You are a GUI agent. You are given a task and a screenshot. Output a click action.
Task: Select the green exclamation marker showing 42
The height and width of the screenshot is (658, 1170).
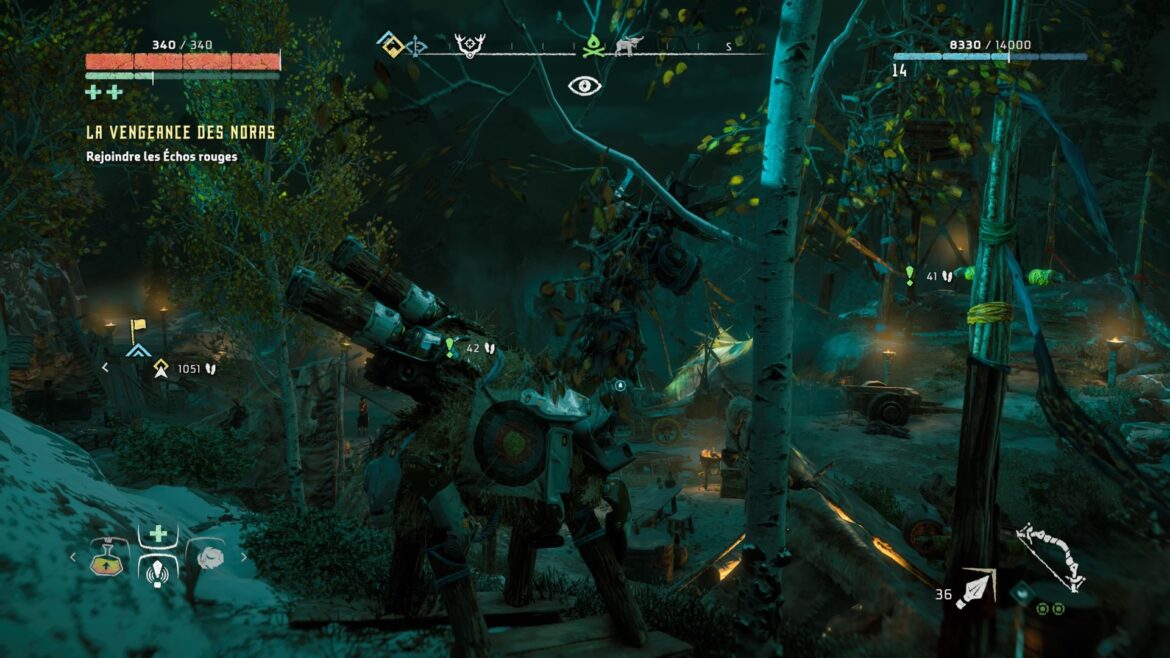[451, 347]
